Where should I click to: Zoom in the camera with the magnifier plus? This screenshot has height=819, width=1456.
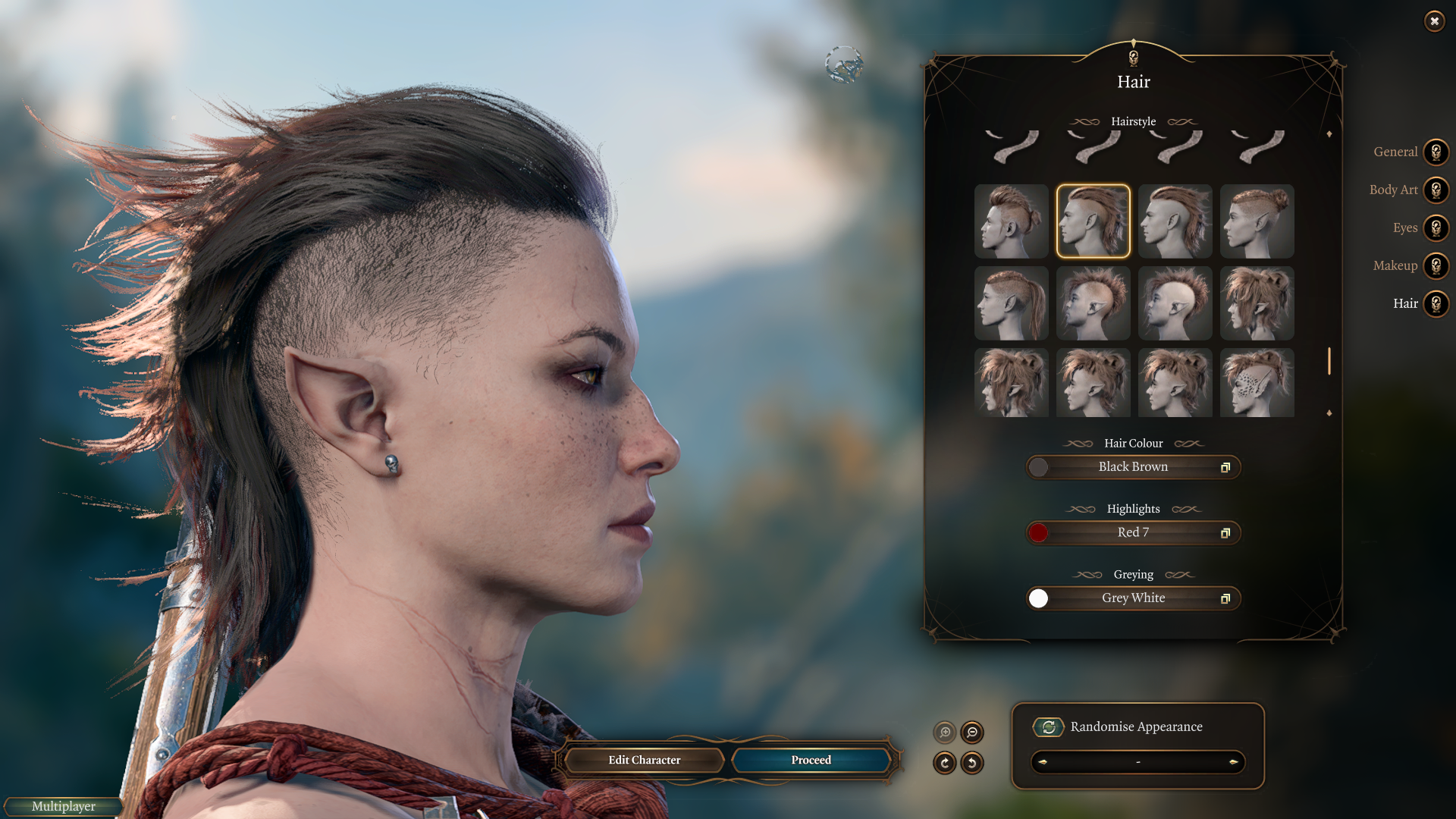coord(945,733)
